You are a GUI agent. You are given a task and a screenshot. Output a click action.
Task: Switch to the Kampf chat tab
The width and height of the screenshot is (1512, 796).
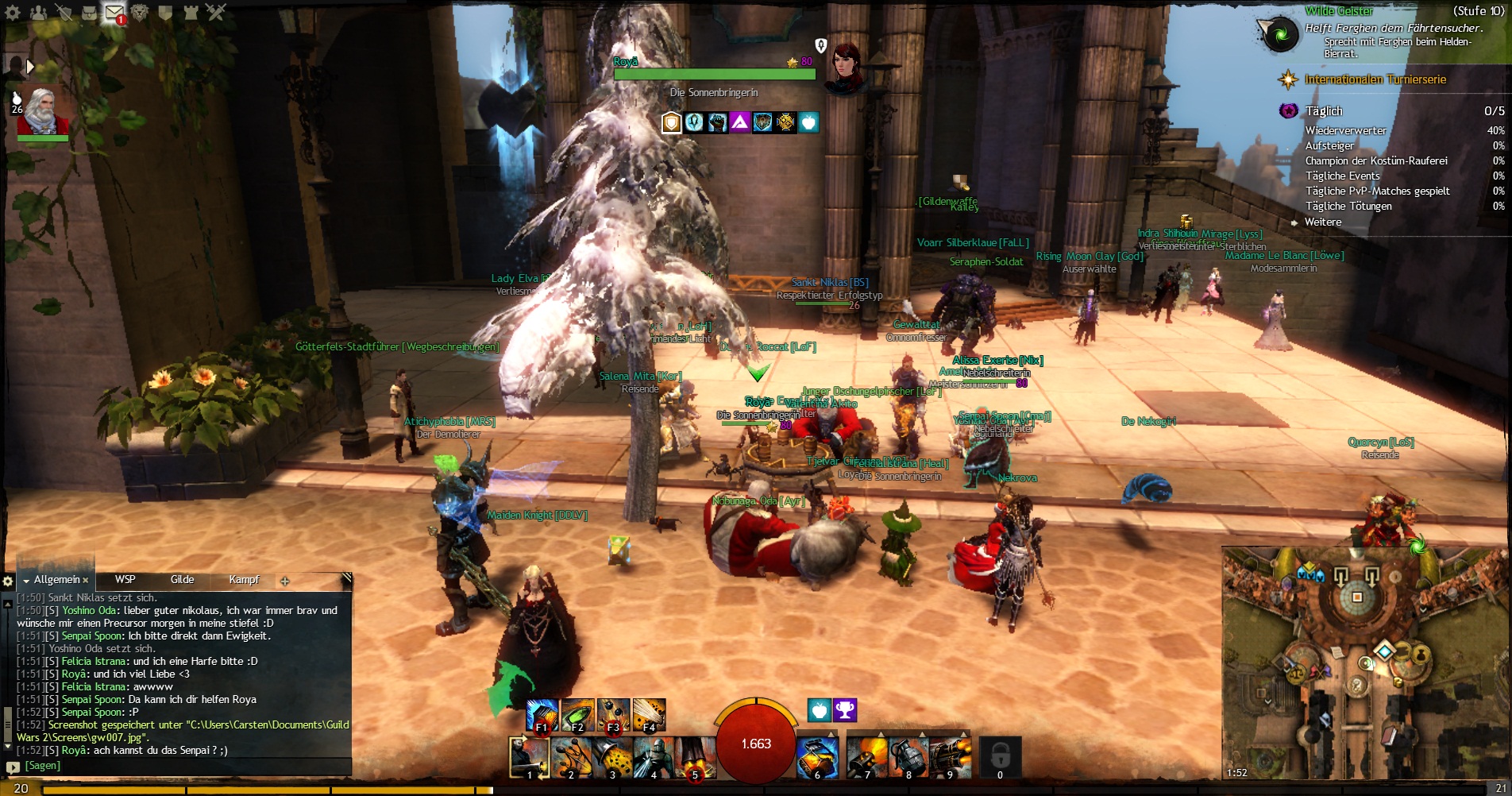(x=244, y=580)
